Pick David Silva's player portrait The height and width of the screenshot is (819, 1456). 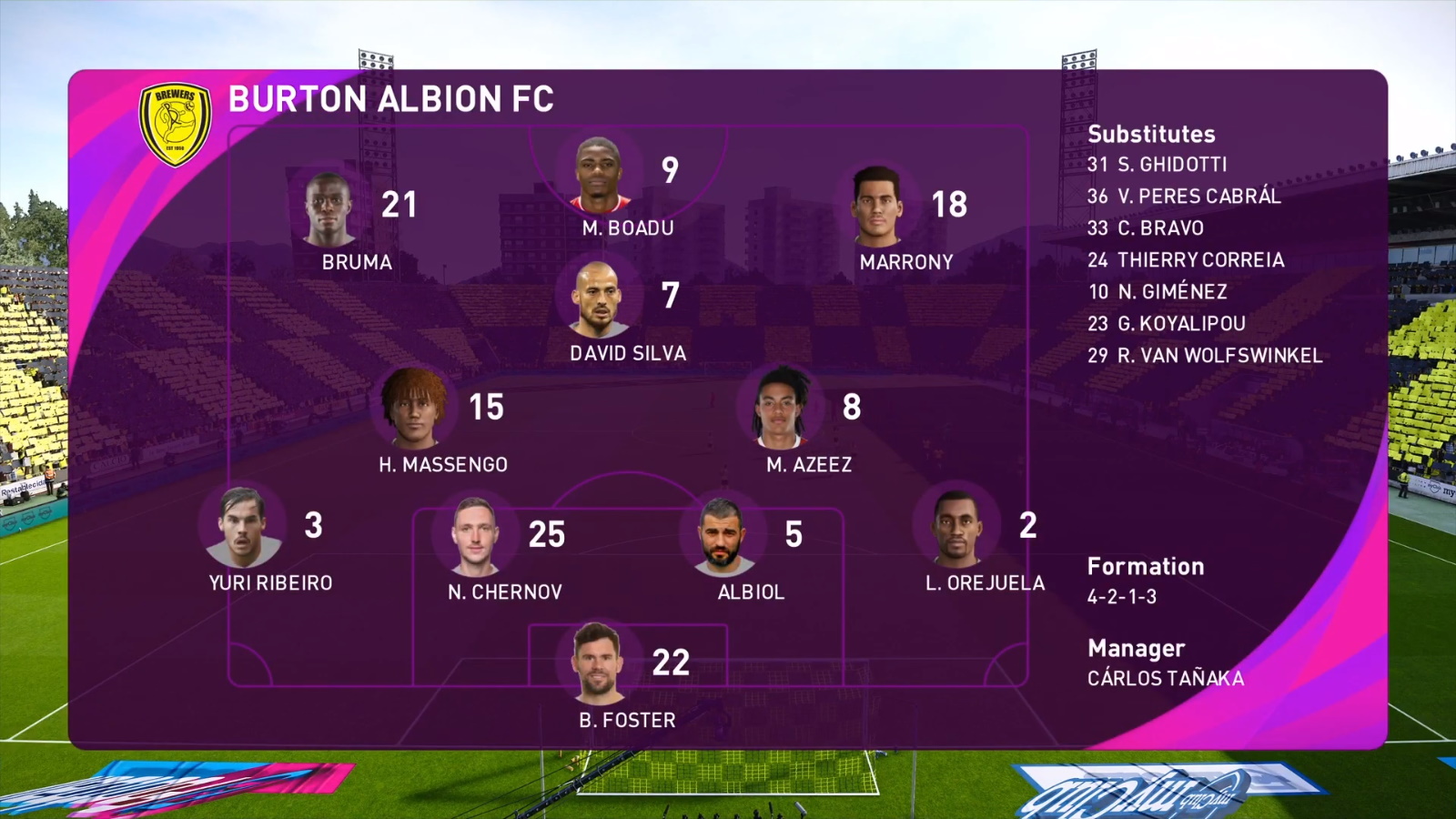coord(597,299)
